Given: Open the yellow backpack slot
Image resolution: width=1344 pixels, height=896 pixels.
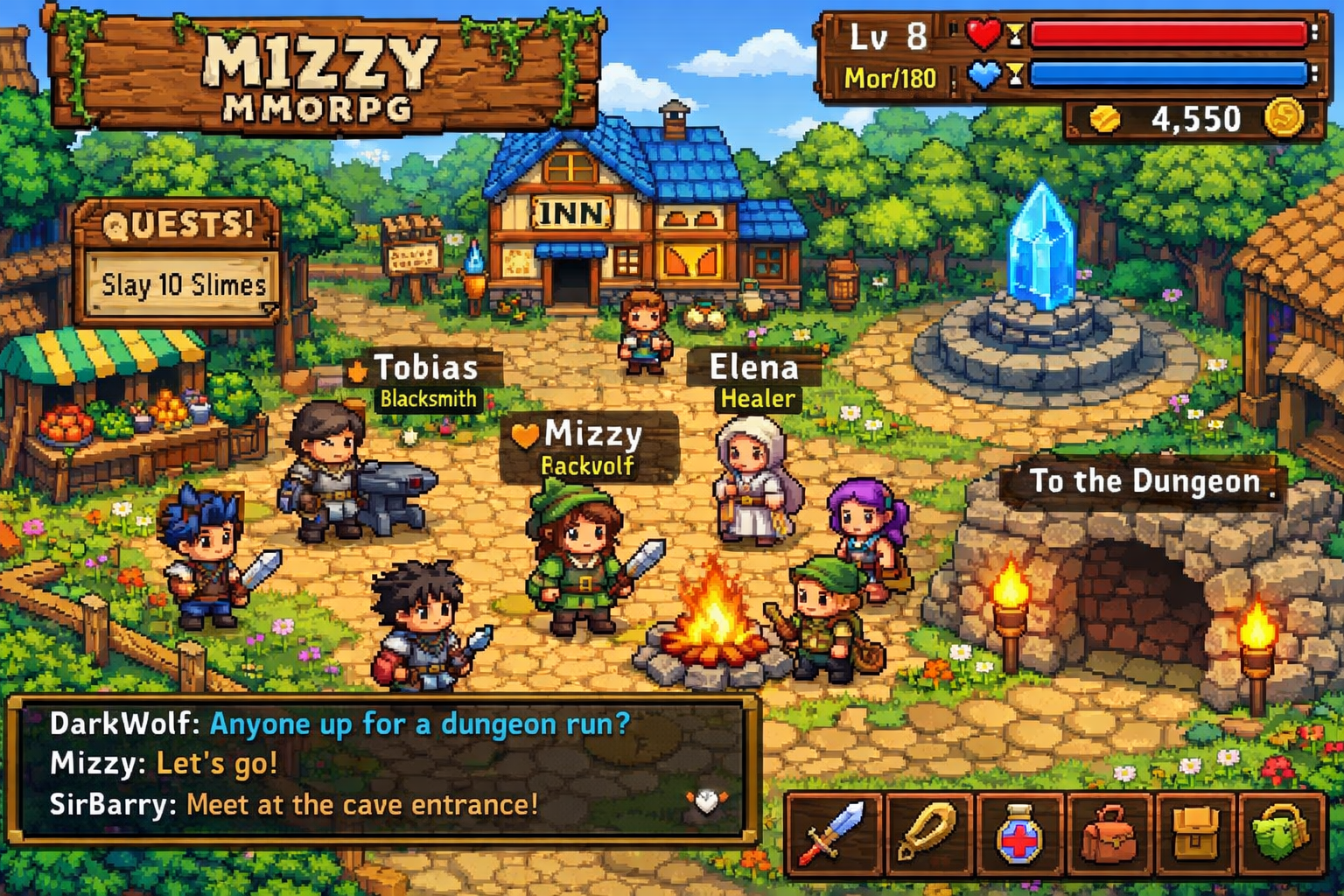Looking at the screenshot, I should [x=1196, y=833].
